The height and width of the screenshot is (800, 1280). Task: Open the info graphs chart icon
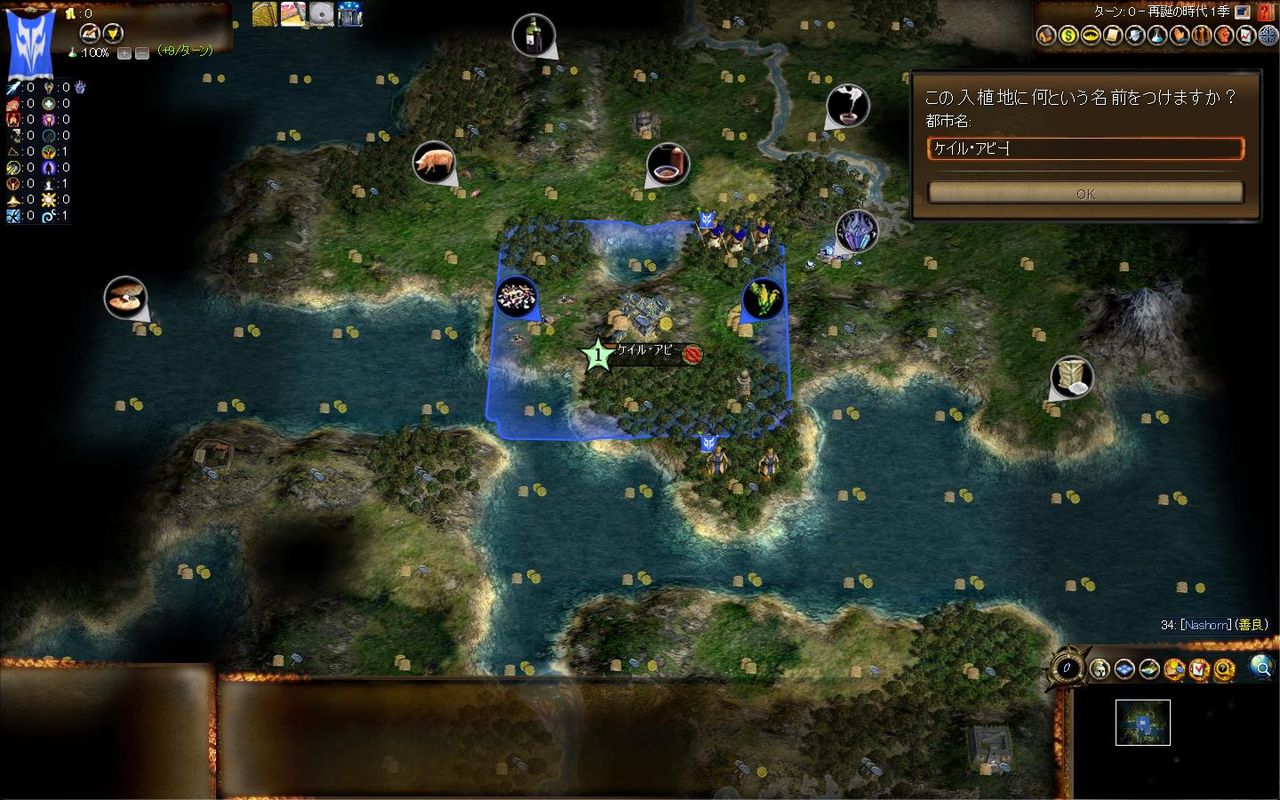pos(1247,36)
